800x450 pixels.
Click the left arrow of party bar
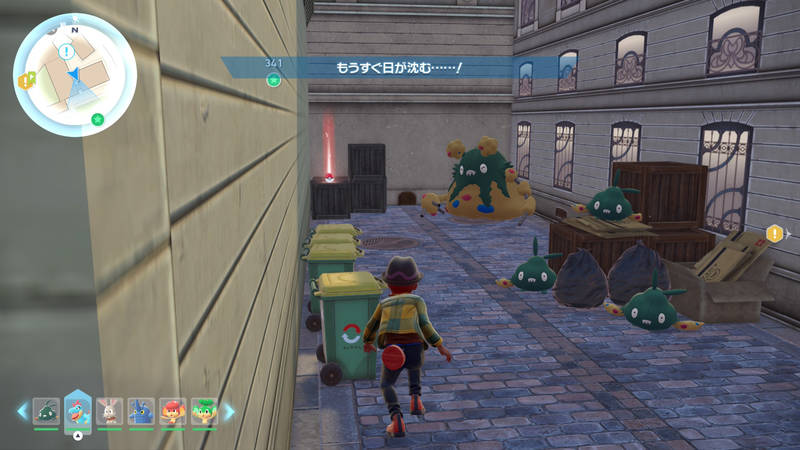point(22,411)
